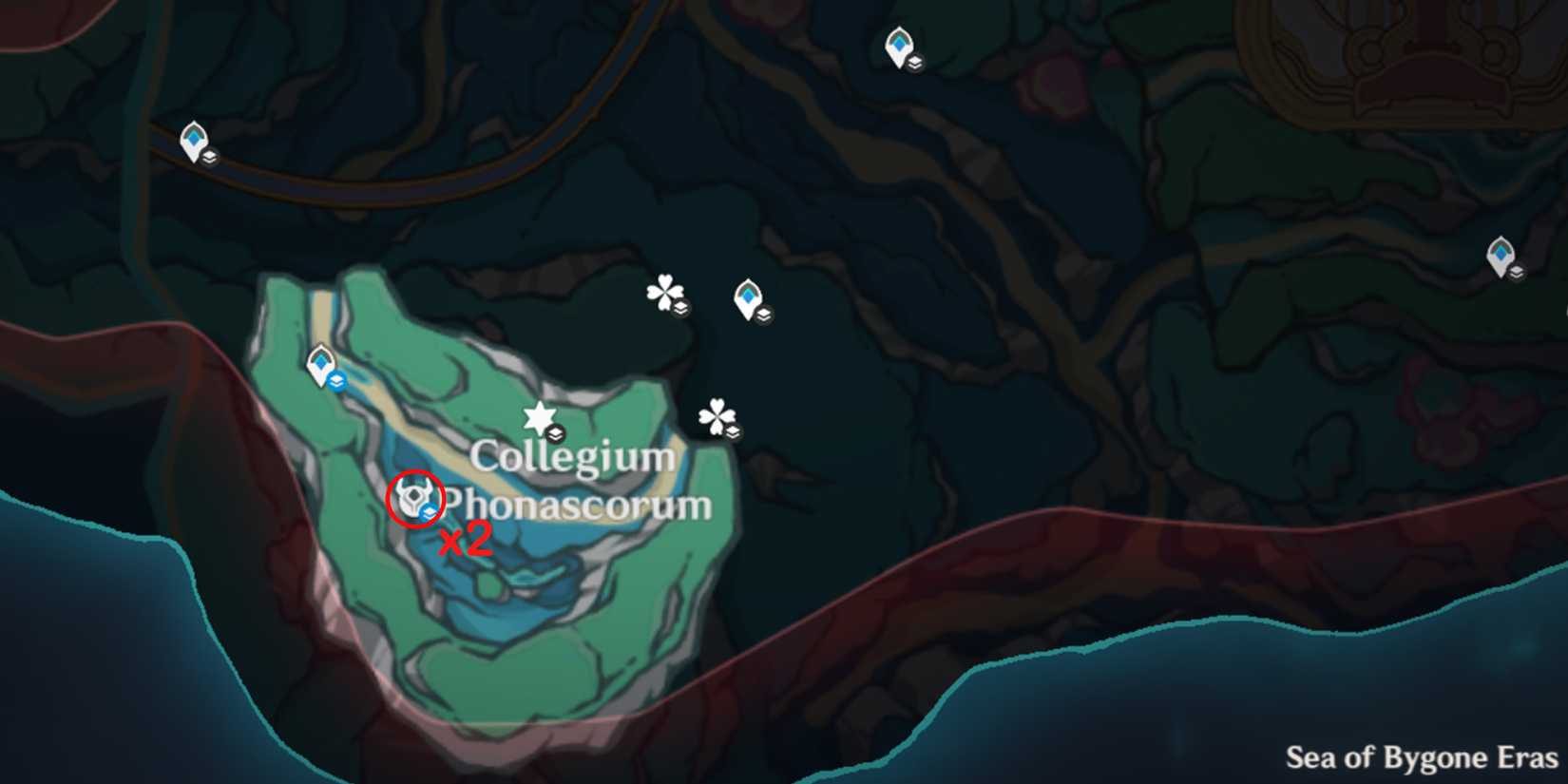Click the Sea of Bygone Eras region label

click(x=1420, y=758)
